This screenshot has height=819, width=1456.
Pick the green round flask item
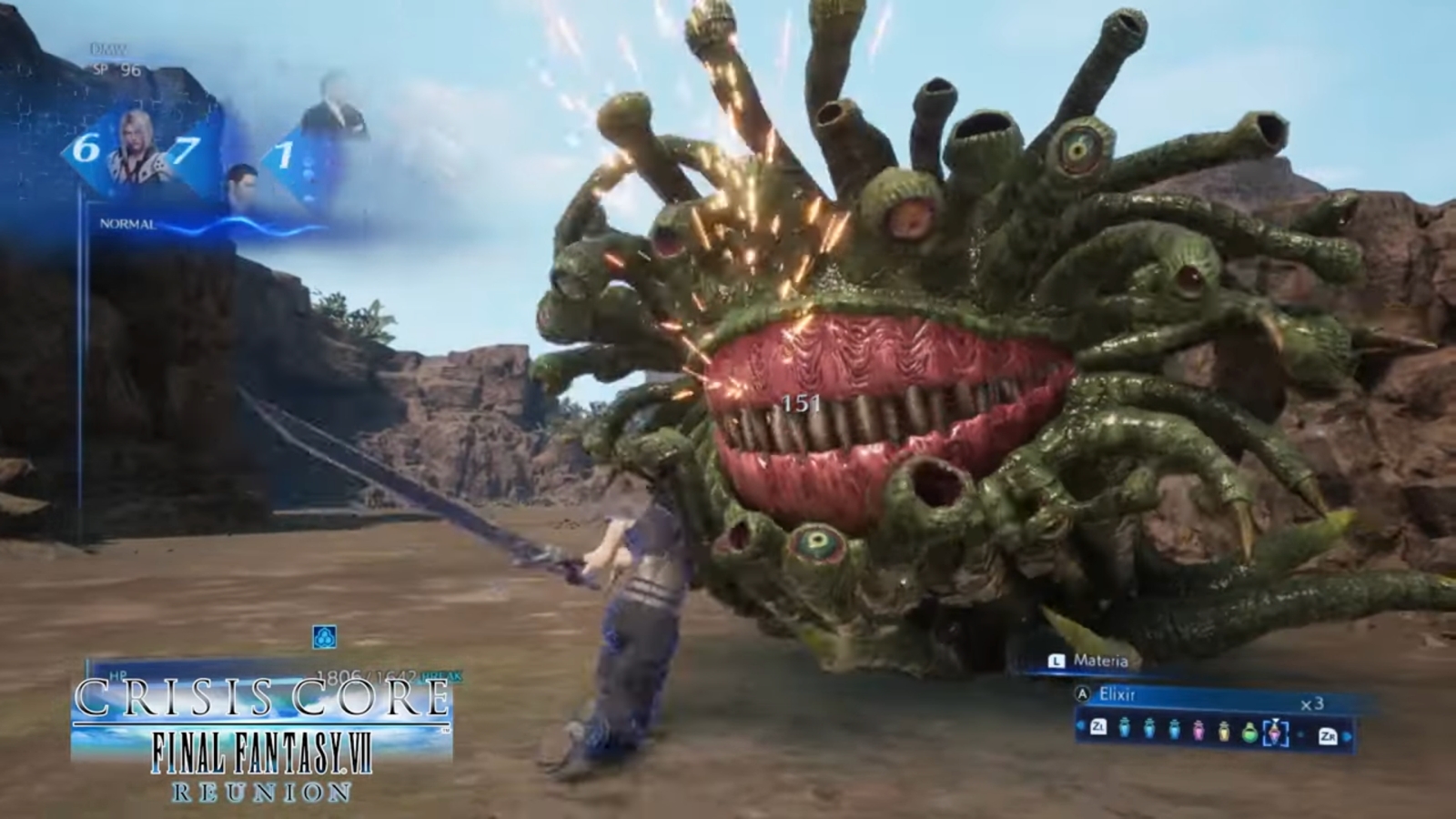coord(1250,731)
